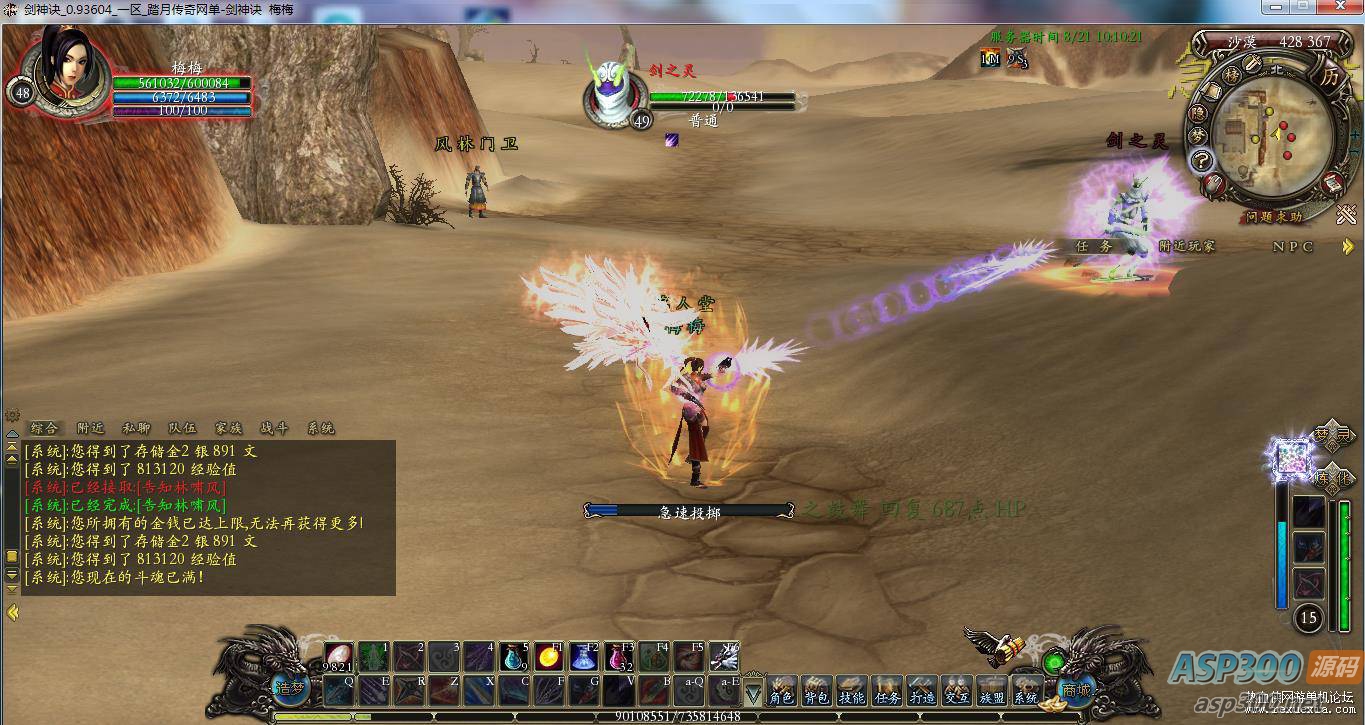Open the 角色 character panel
Viewport: 1365px width, 725px height.
pyautogui.click(x=782, y=691)
